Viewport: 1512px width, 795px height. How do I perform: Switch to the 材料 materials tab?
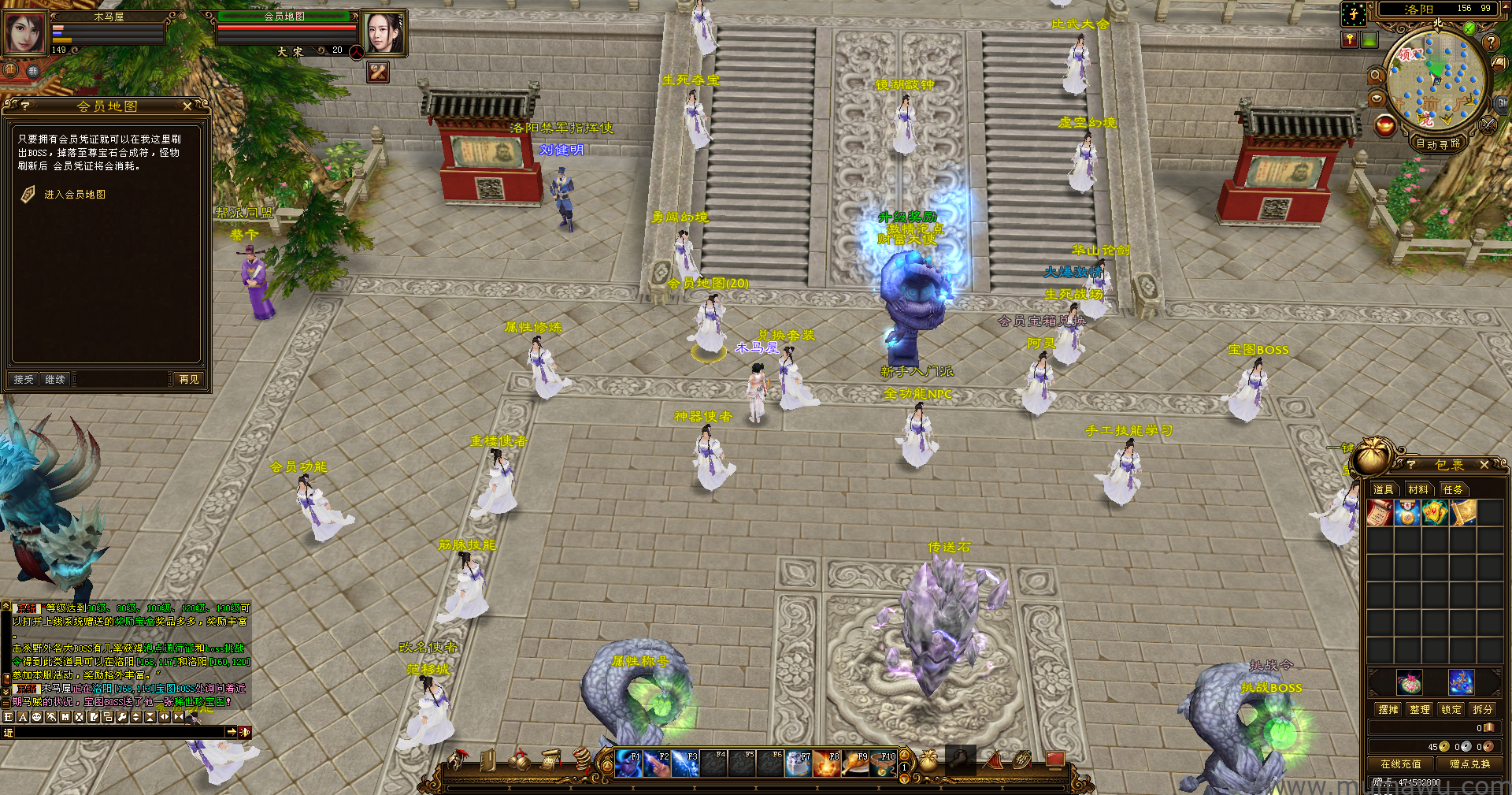coord(1418,489)
